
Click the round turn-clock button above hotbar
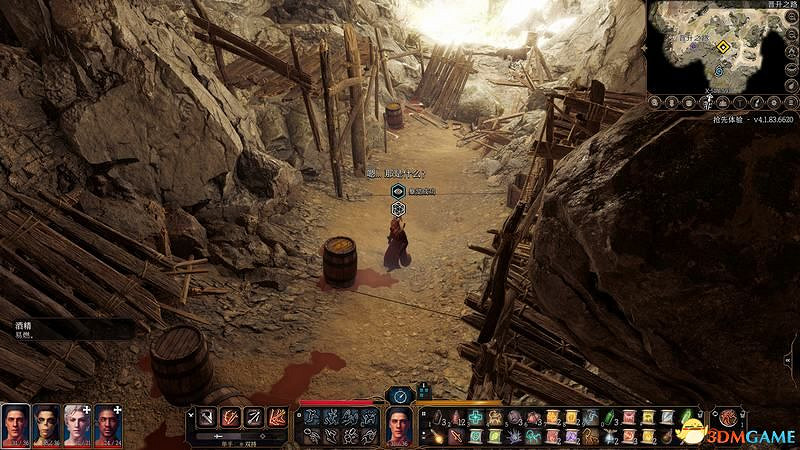coord(400,395)
